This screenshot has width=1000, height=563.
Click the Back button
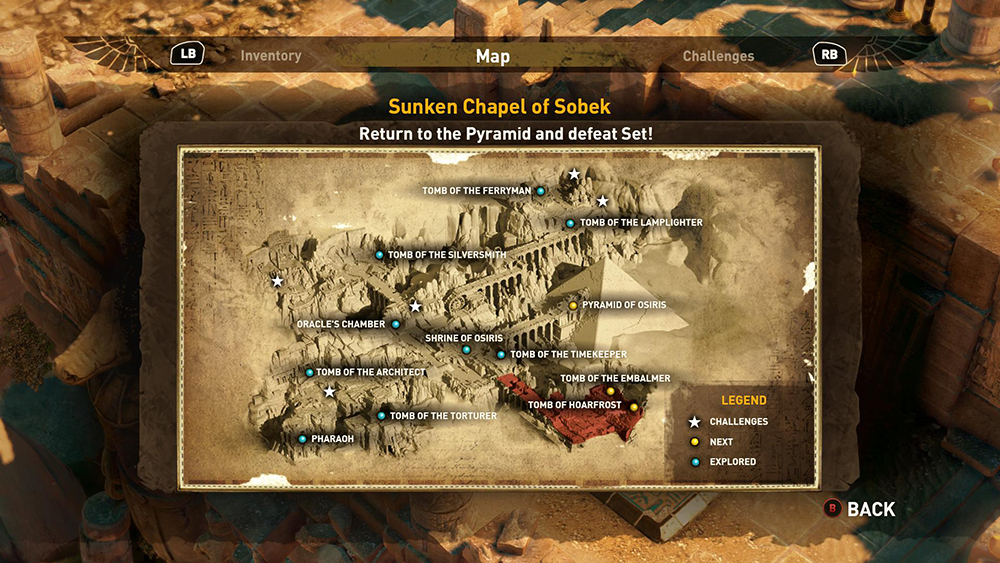[859, 509]
